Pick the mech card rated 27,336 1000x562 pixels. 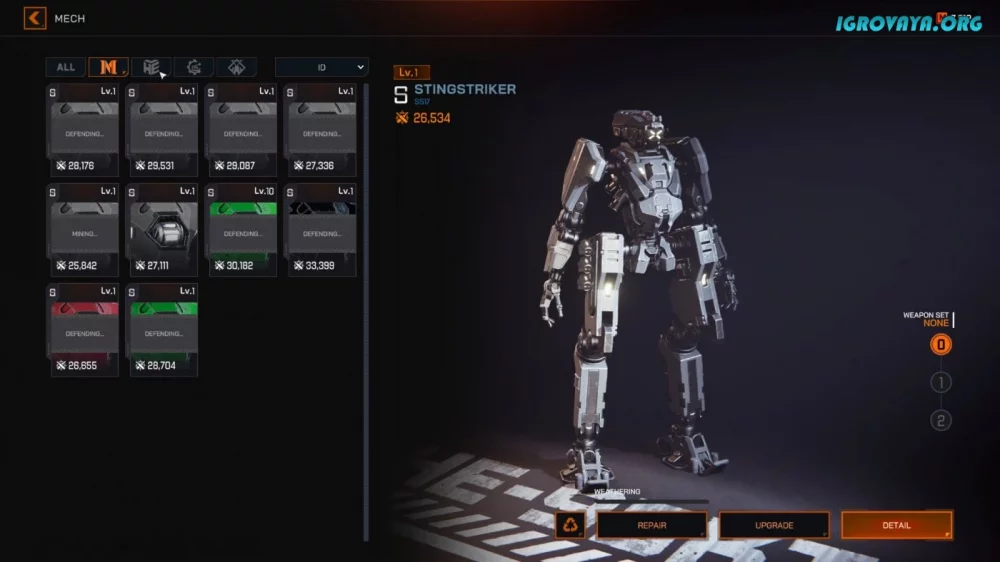(322, 130)
